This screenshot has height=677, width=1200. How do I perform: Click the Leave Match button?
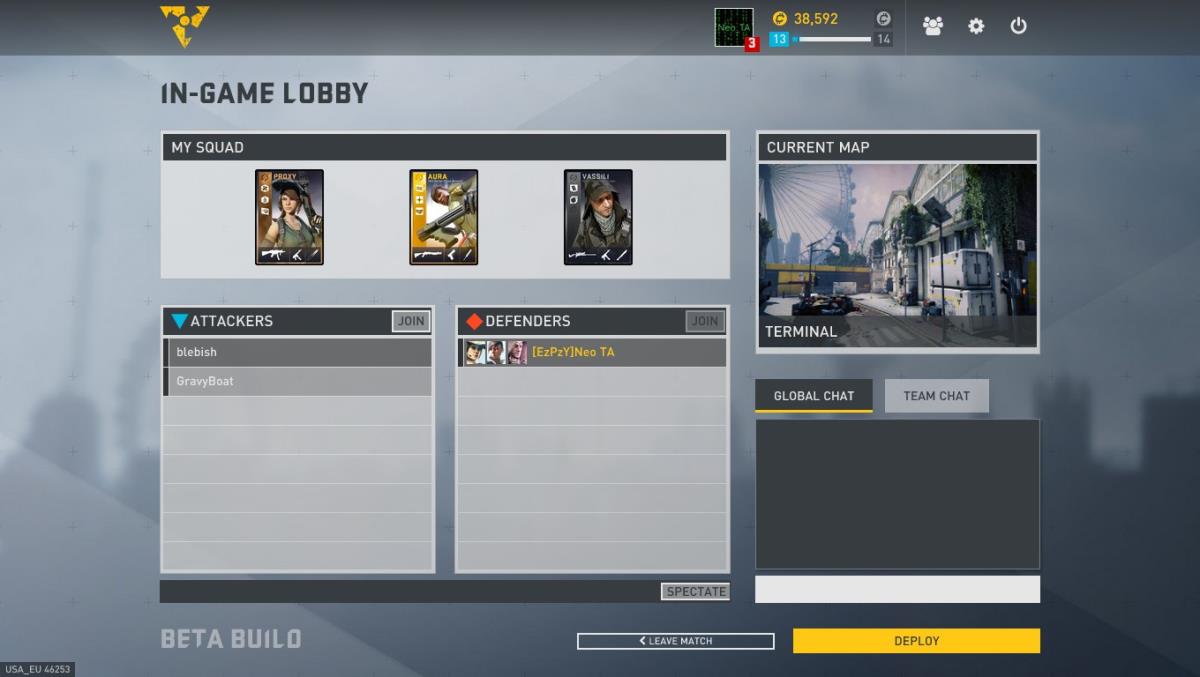(x=675, y=641)
